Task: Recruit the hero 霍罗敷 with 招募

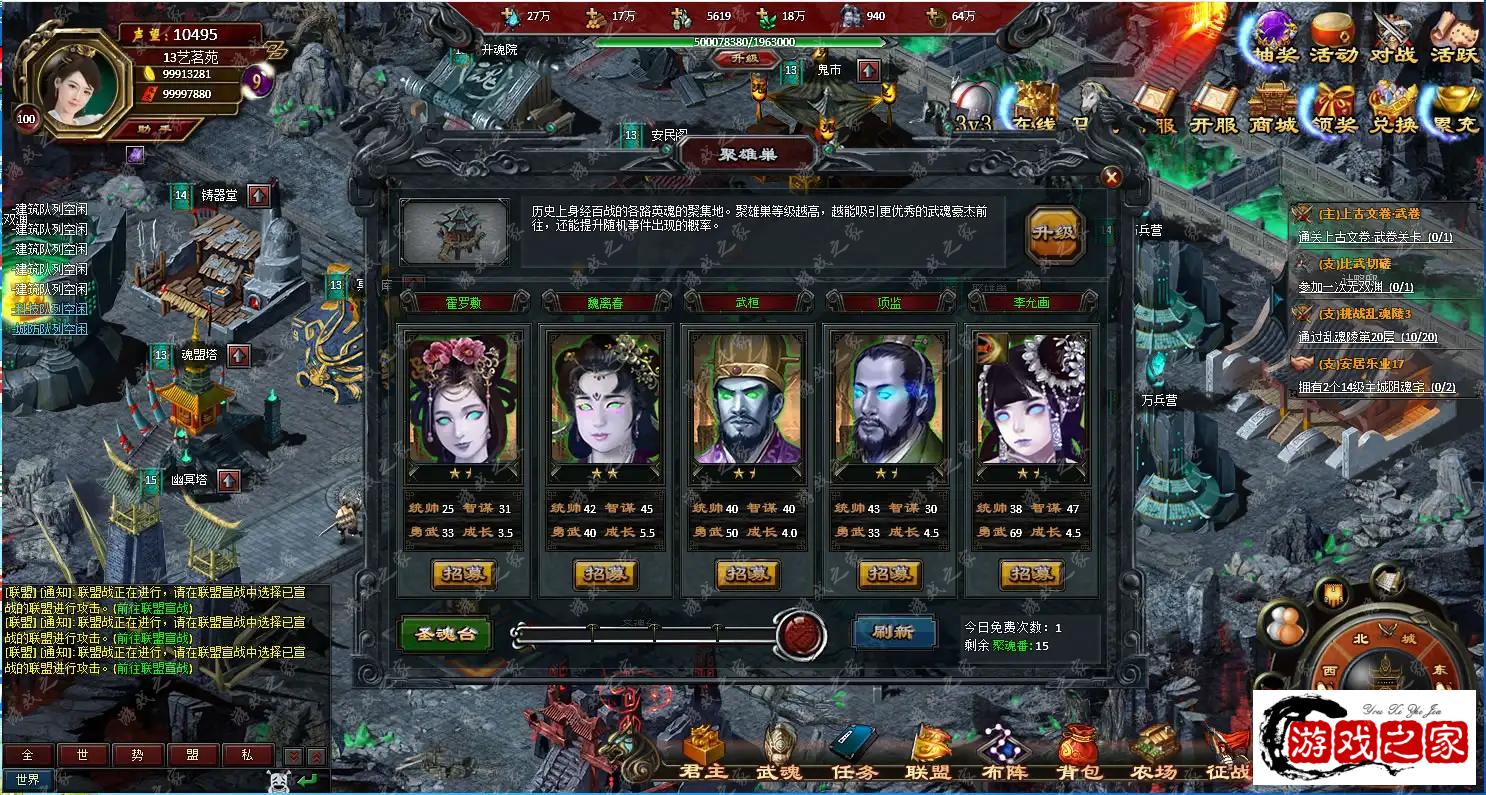Action: pos(462,574)
